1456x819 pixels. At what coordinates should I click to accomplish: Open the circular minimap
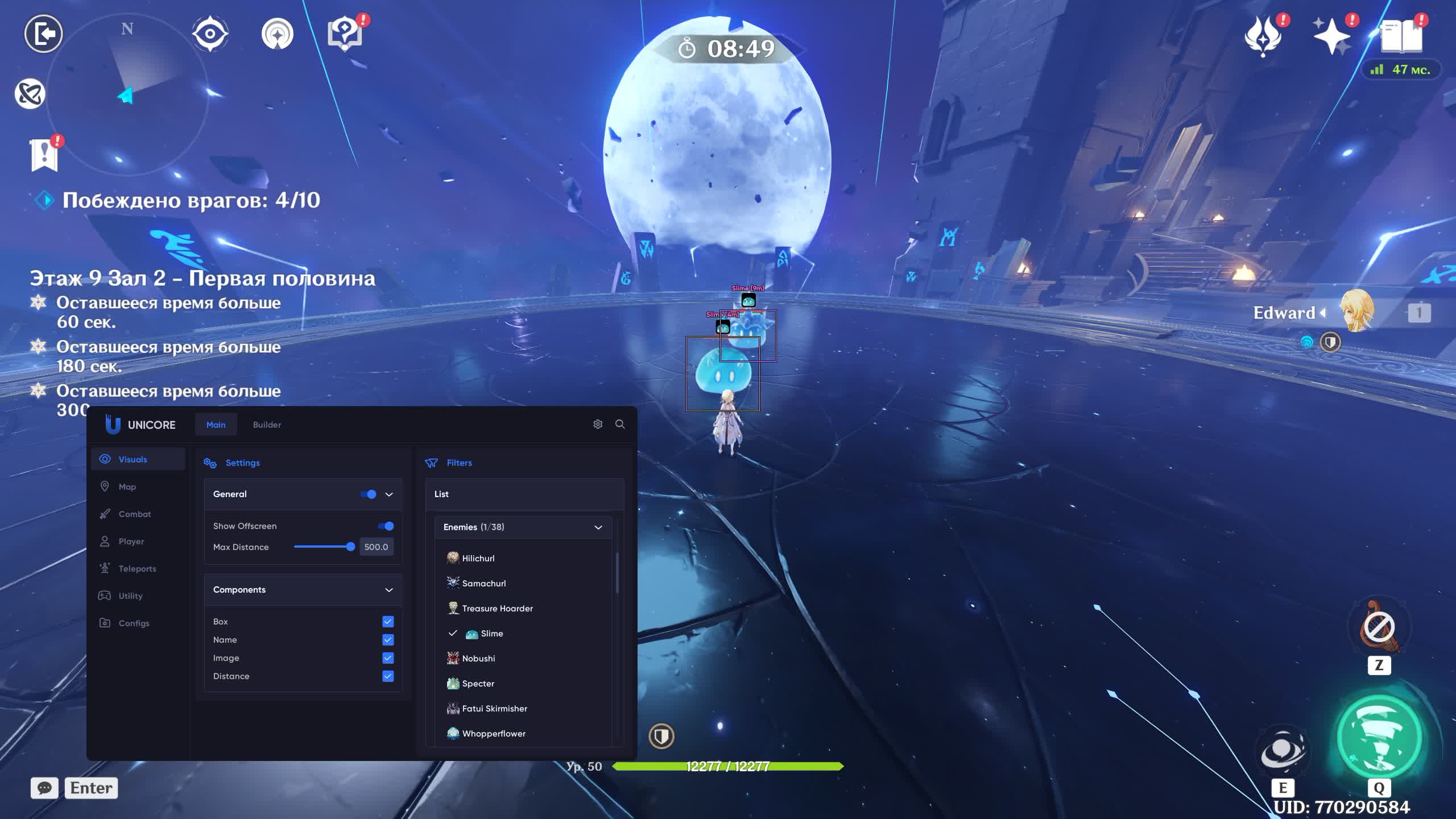coord(127,94)
